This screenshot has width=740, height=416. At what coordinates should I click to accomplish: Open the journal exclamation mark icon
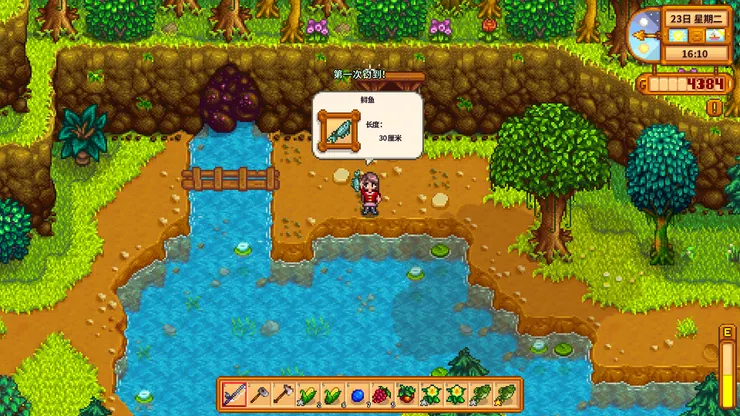tap(714, 107)
